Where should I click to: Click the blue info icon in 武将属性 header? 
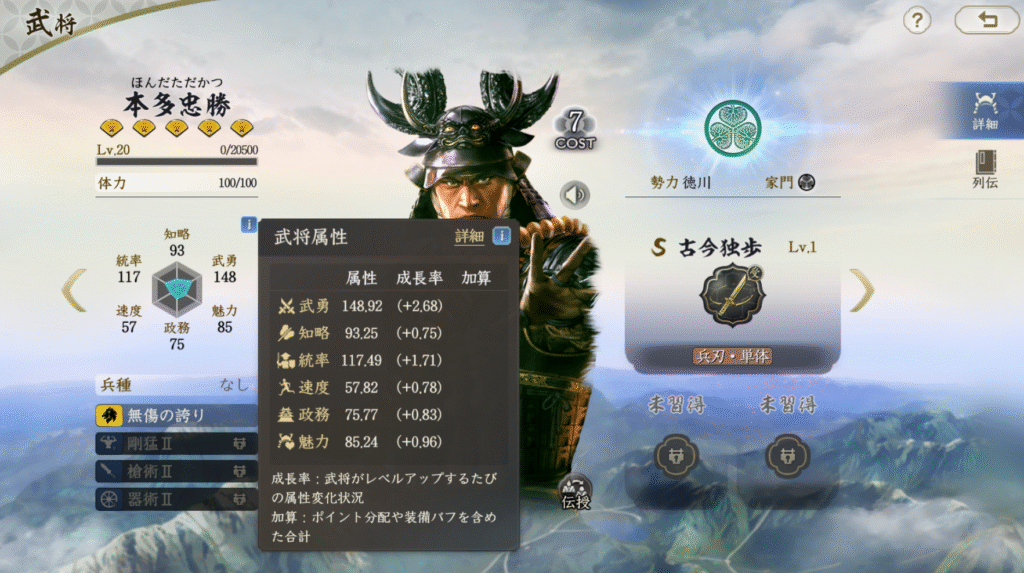click(501, 236)
